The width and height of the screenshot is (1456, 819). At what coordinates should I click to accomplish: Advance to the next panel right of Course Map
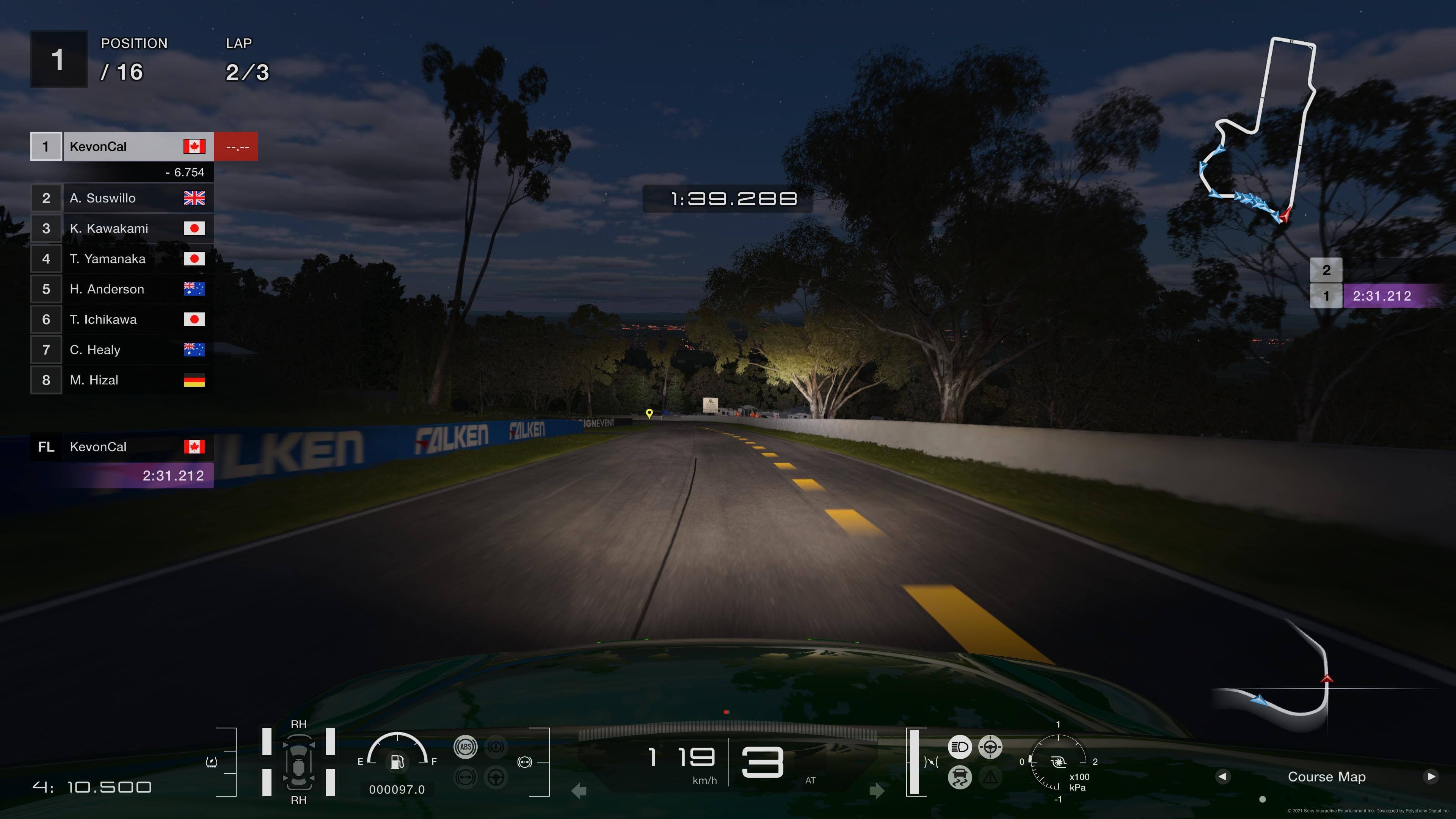pos(1431,777)
